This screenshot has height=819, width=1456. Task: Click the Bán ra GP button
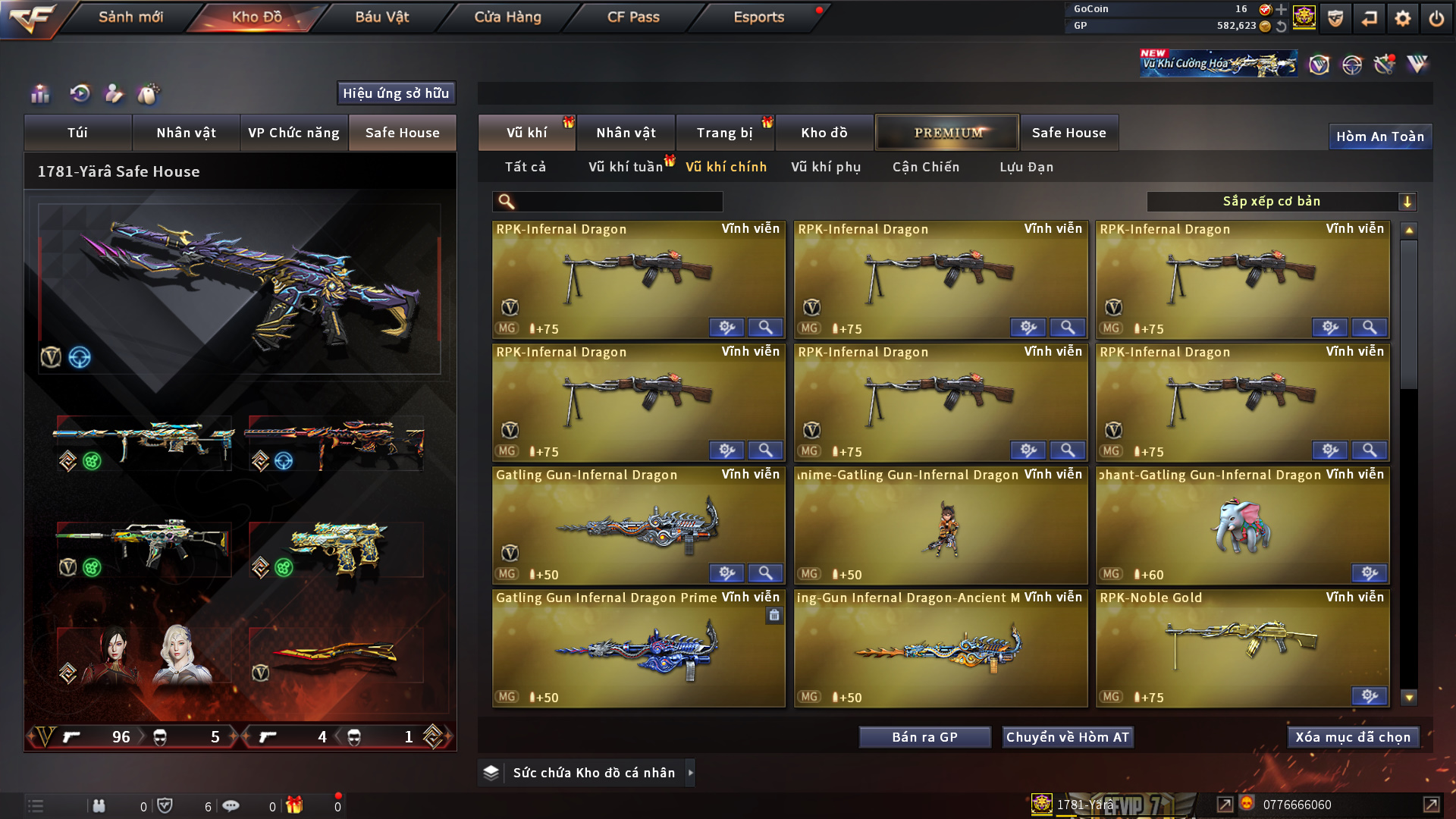tap(924, 737)
